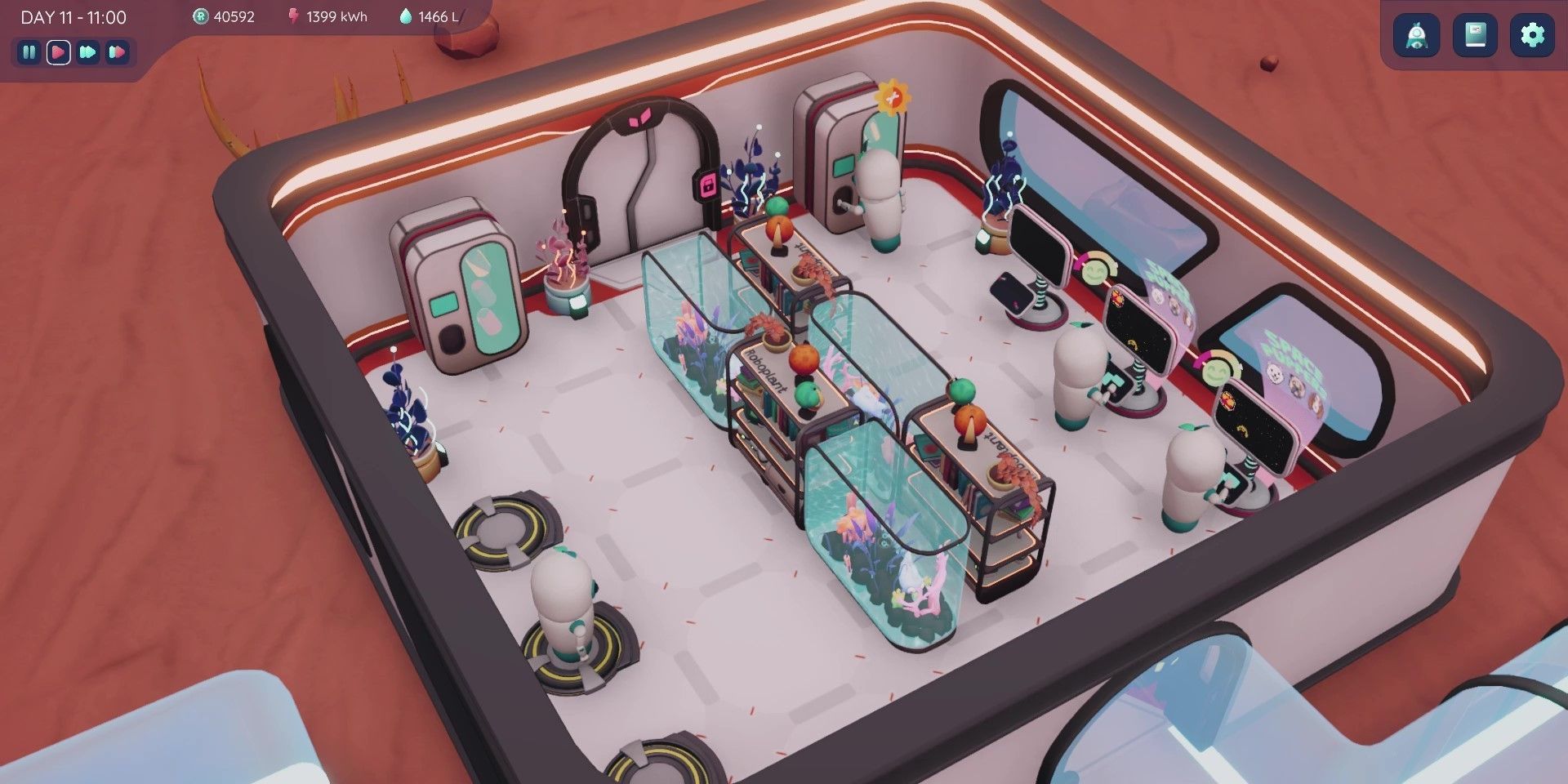Viewport: 1568px width, 784px height.
Task: Open the handbook journal
Action: 1475,35
